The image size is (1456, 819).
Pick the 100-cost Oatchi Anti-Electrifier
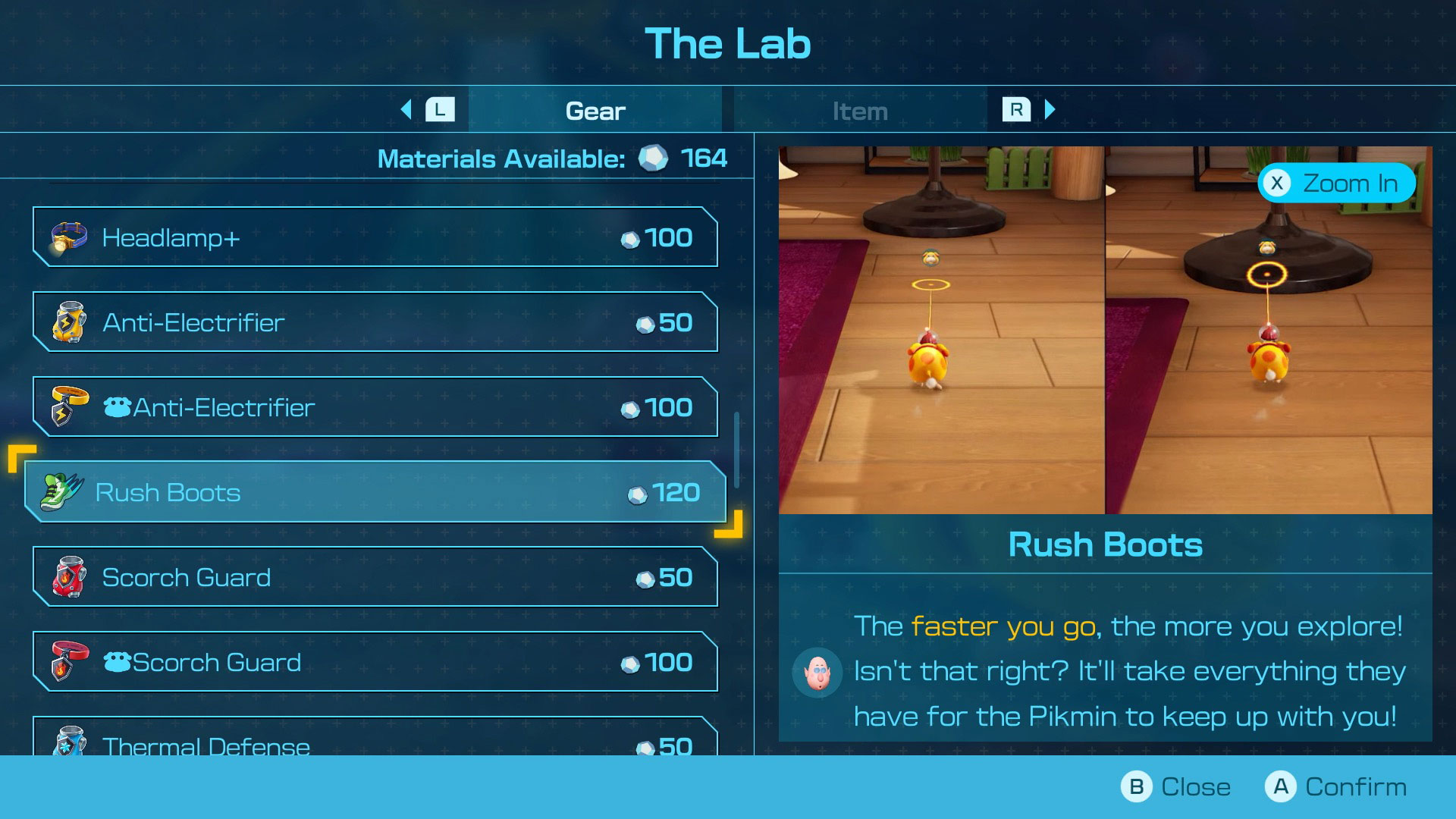(375, 407)
